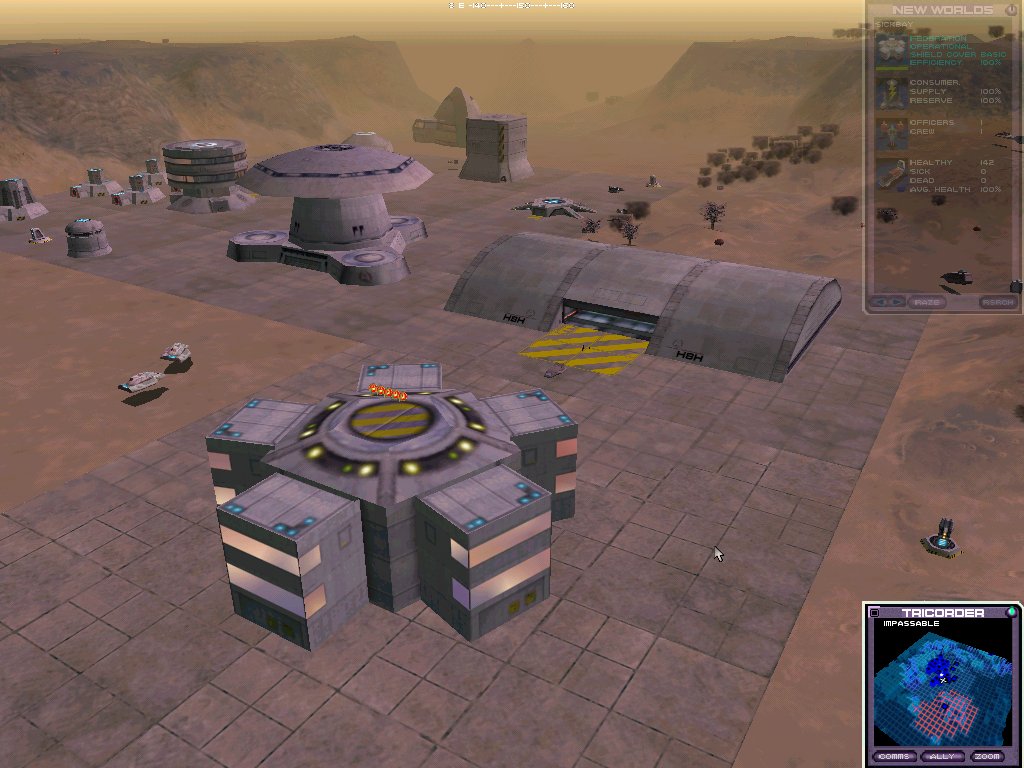Click the RAZE button in the Sickbay panel

click(927, 302)
